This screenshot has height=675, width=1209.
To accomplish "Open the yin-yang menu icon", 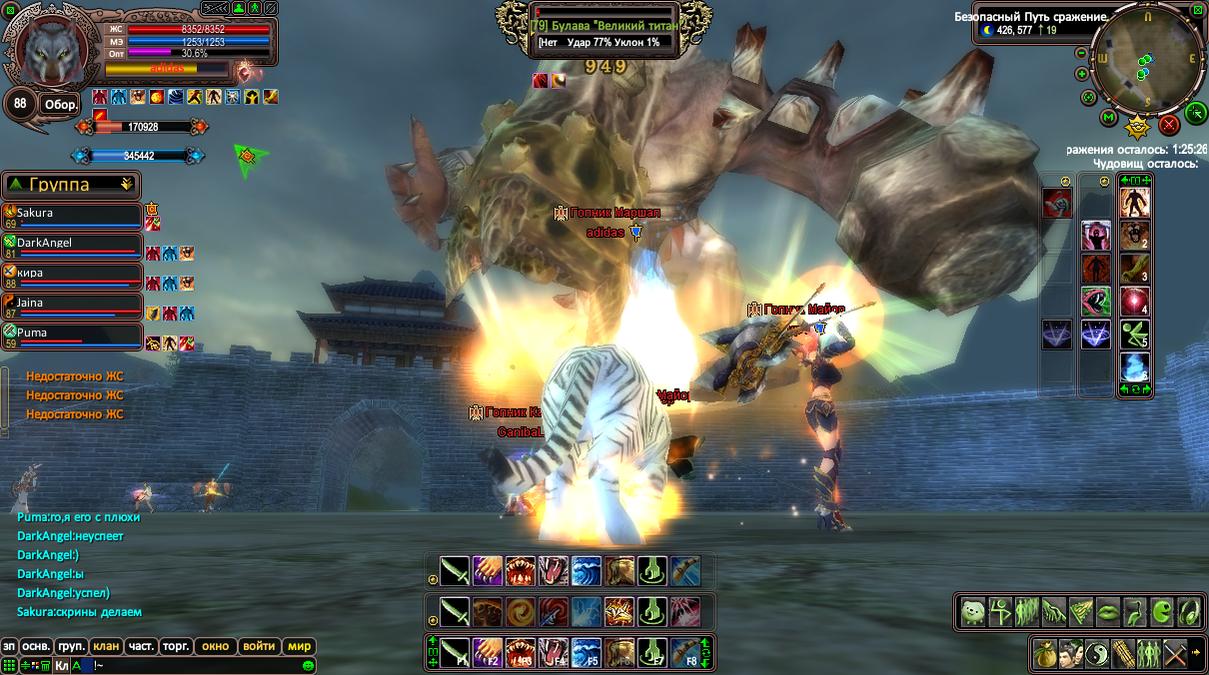I will pos(1097,653).
